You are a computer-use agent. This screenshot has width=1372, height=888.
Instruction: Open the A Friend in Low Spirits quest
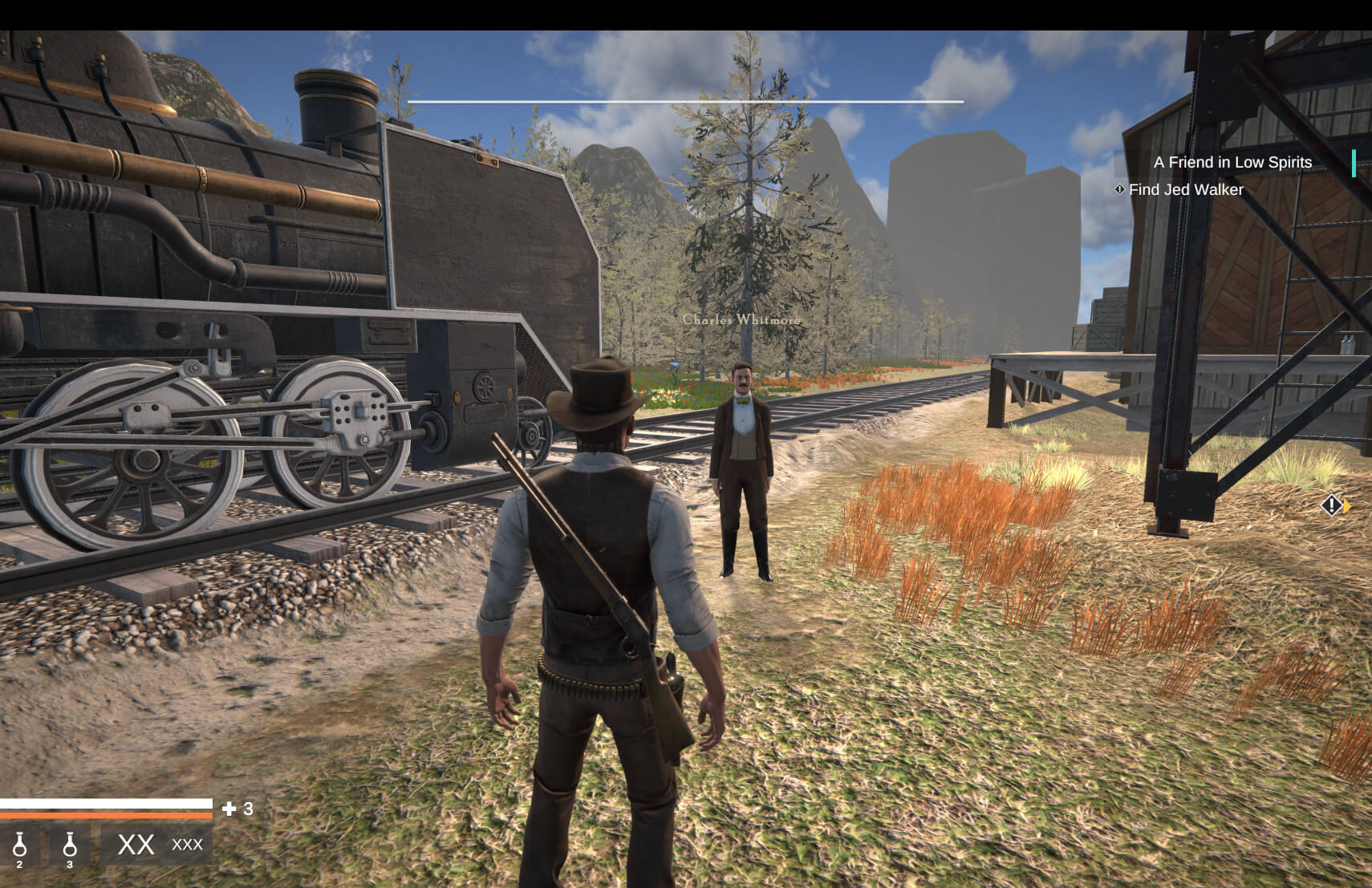click(x=1232, y=162)
